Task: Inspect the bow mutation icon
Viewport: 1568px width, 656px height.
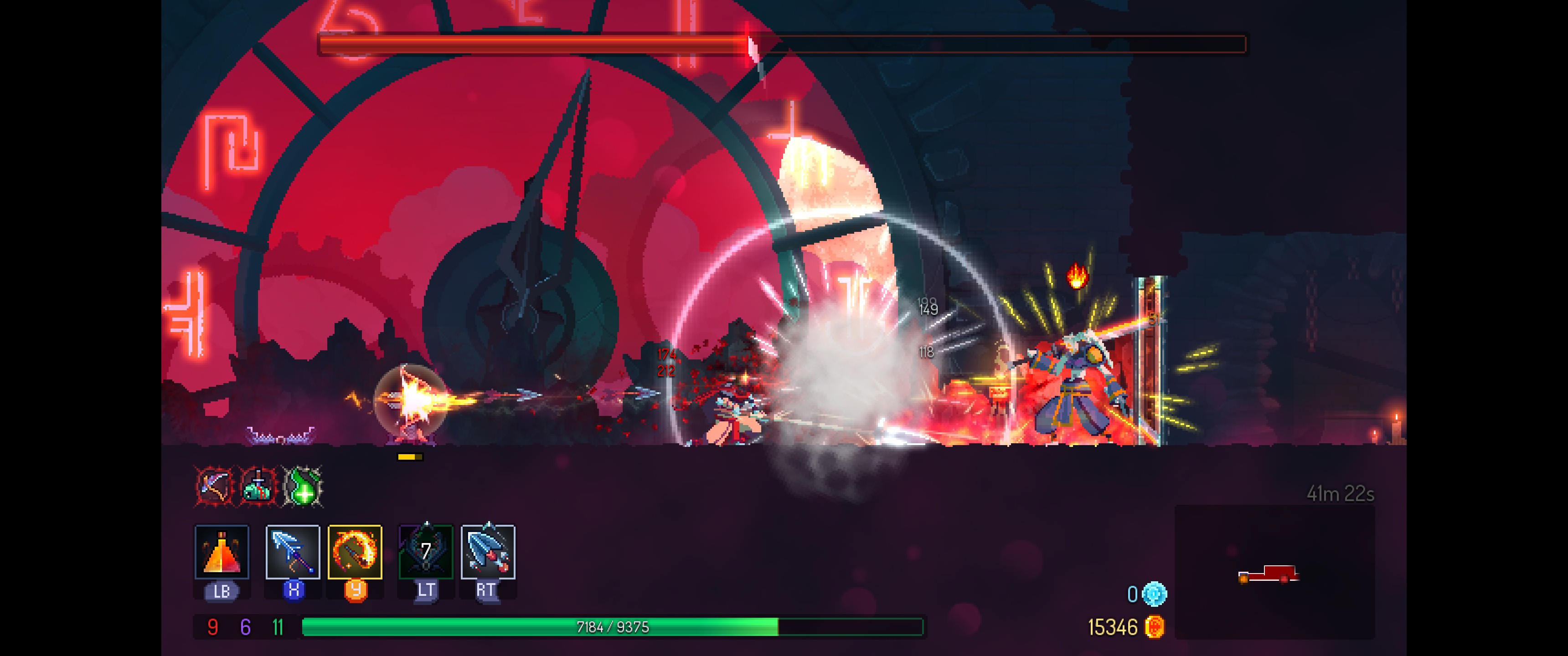Action: [x=214, y=486]
